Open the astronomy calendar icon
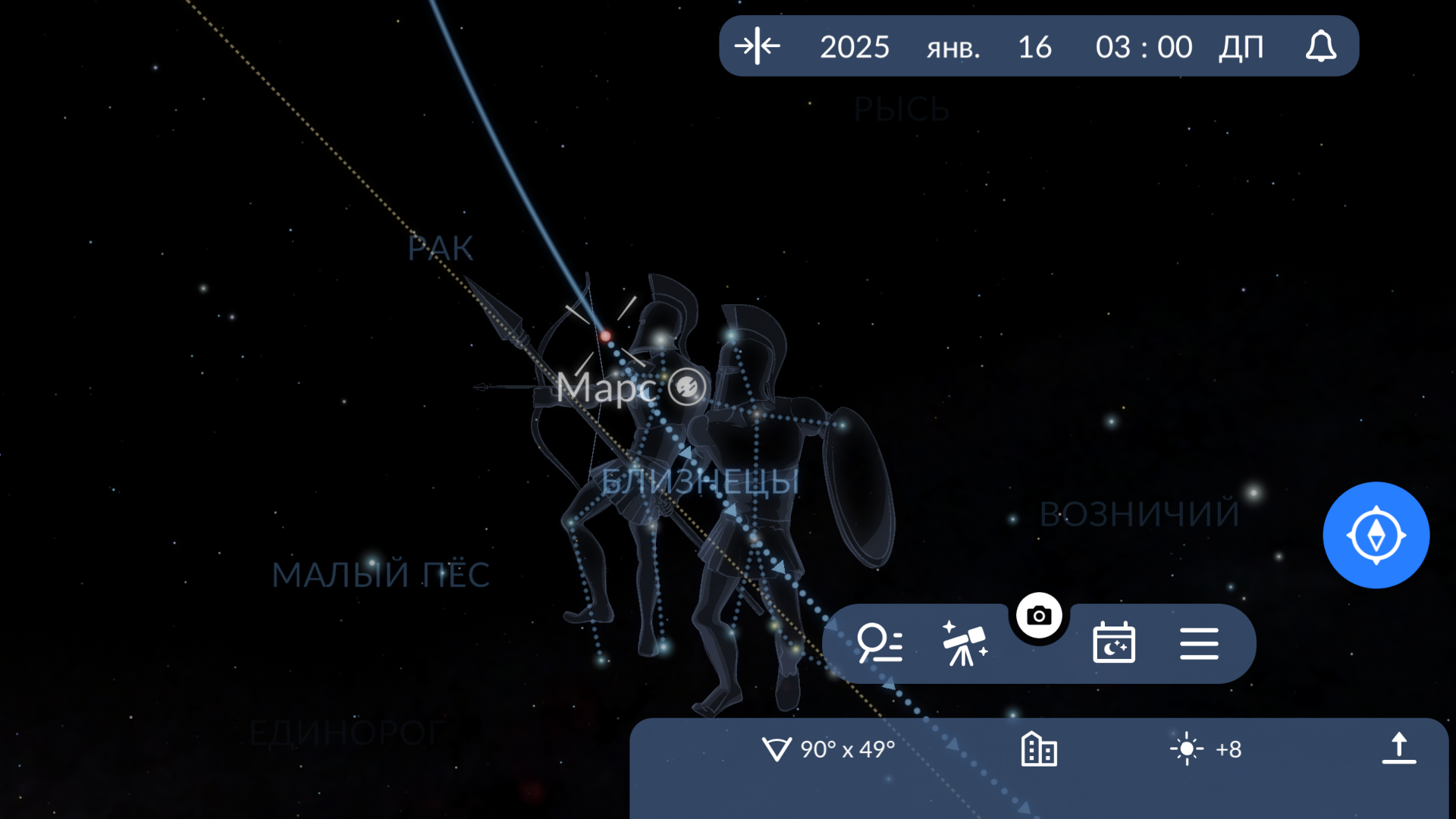Viewport: 1456px width, 819px height. pyautogui.click(x=1113, y=643)
